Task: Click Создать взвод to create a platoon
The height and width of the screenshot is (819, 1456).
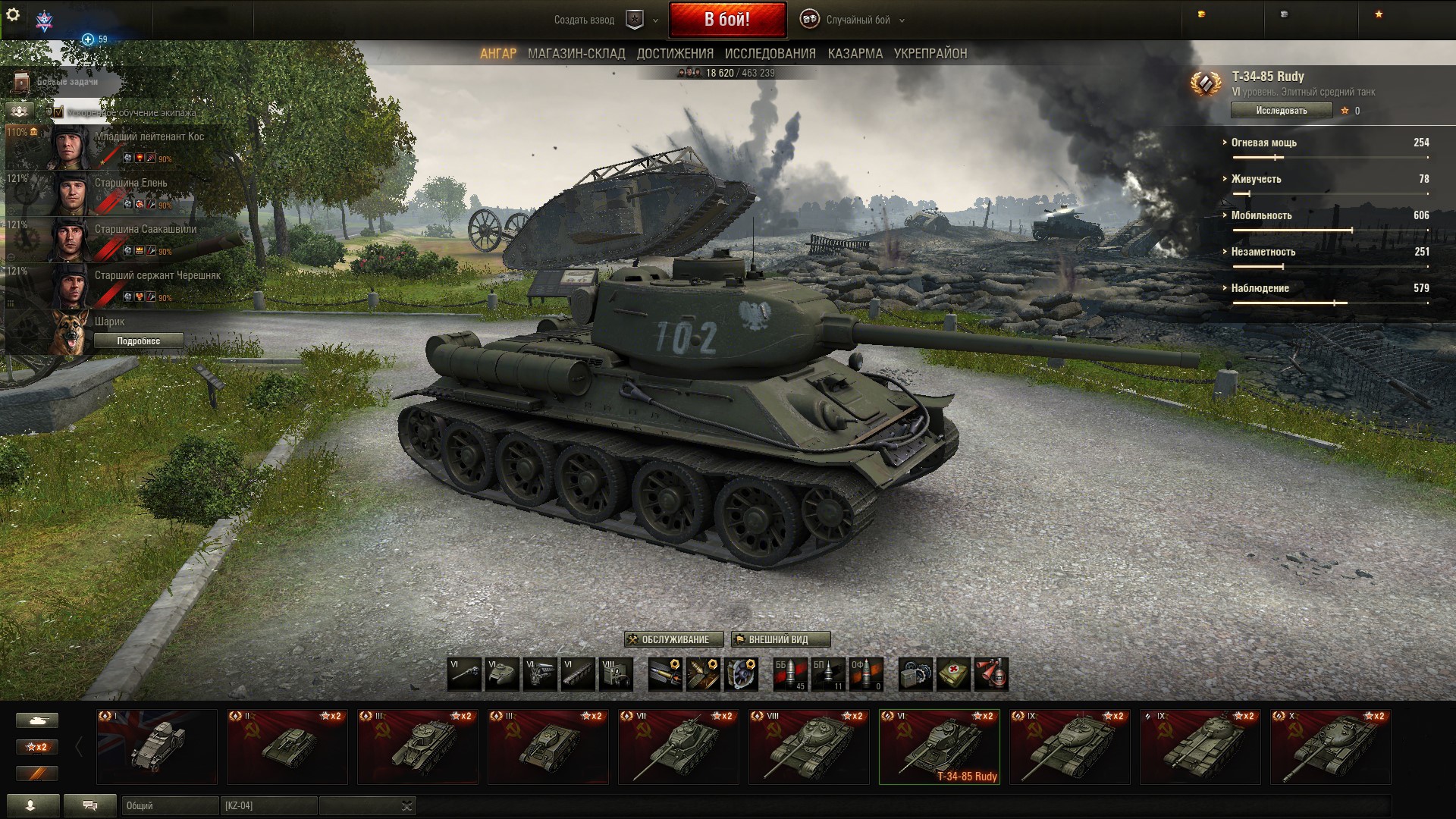Action: (x=584, y=20)
